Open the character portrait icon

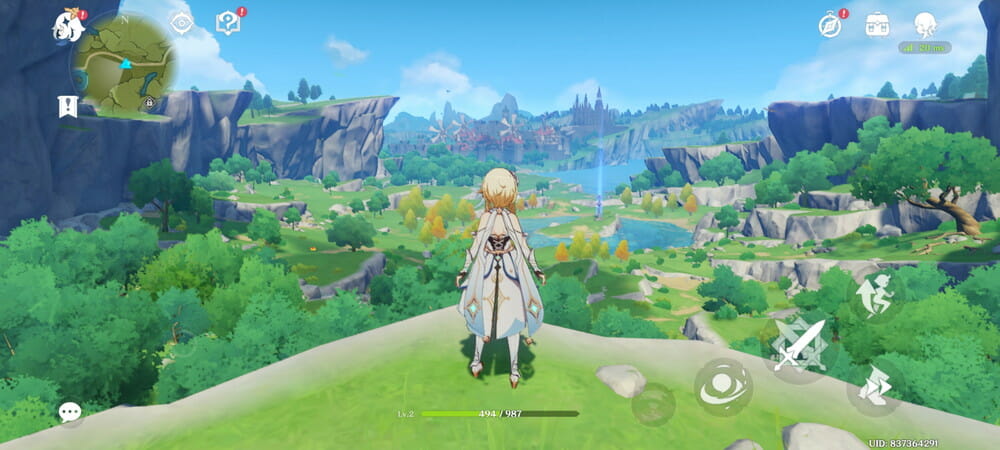(x=925, y=25)
